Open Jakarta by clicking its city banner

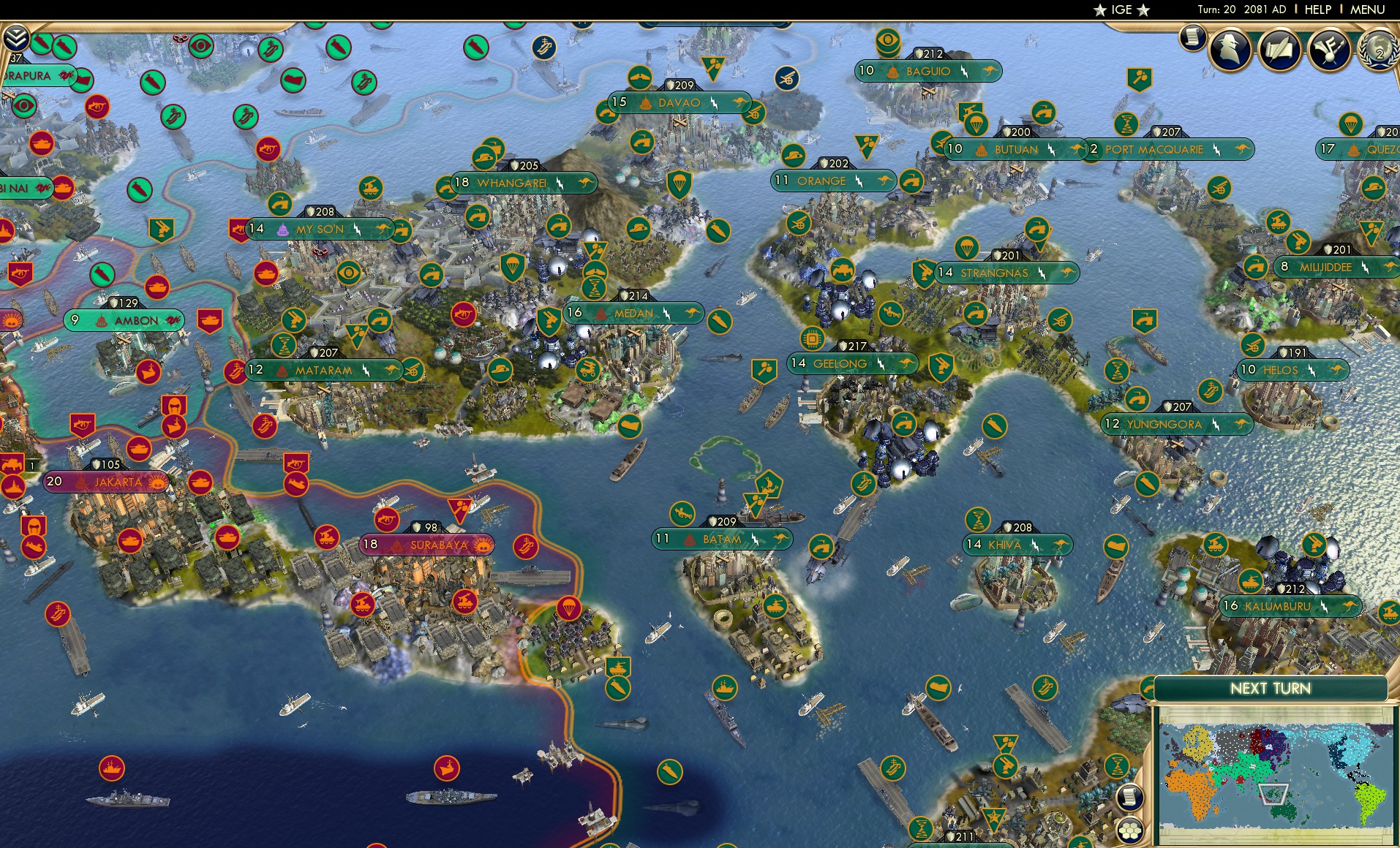[x=117, y=481]
